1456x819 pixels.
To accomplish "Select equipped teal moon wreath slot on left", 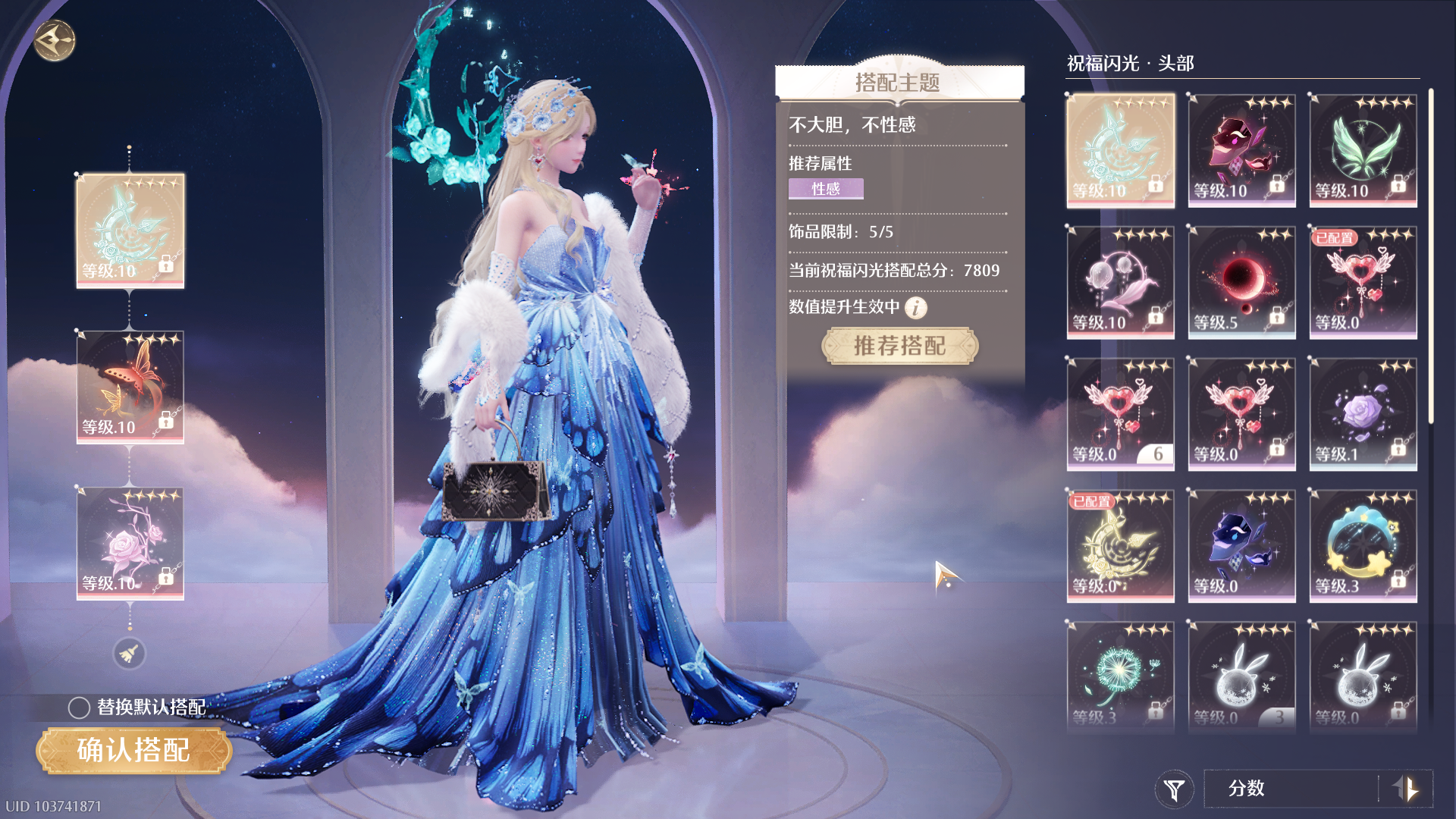I will (130, 230).
